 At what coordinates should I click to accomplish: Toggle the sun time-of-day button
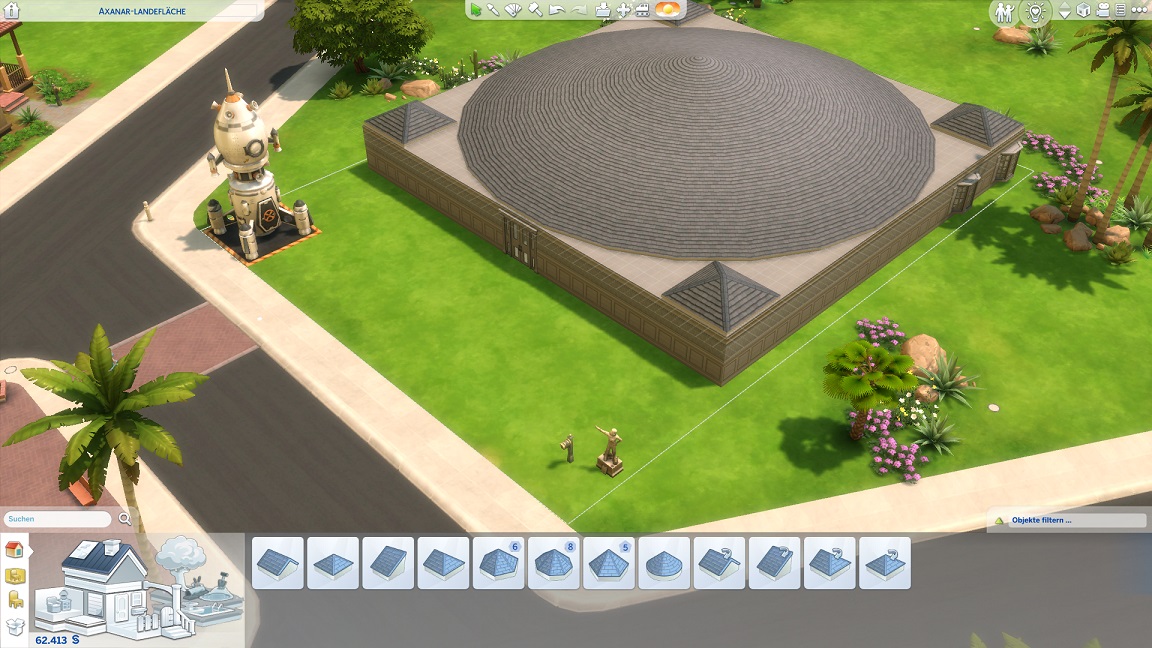tap(667, 10)
